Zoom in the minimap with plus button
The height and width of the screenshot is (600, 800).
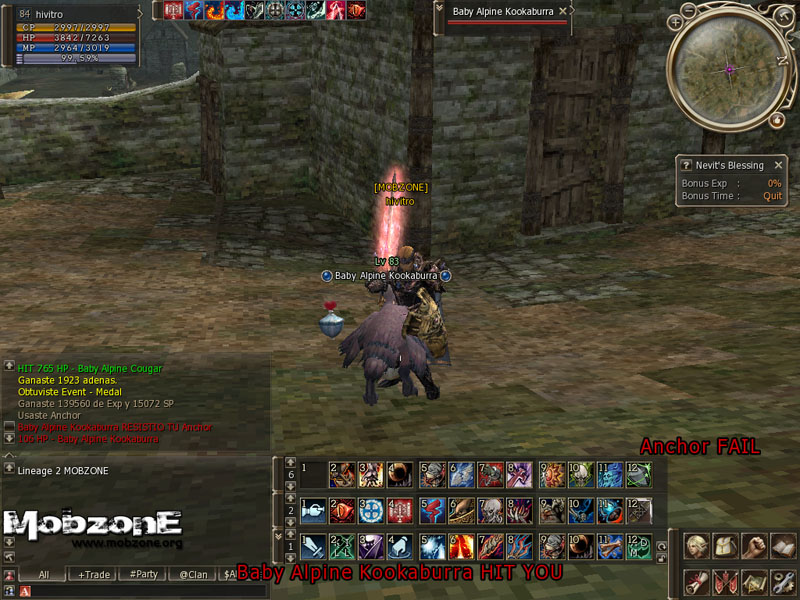click(676, 21)
